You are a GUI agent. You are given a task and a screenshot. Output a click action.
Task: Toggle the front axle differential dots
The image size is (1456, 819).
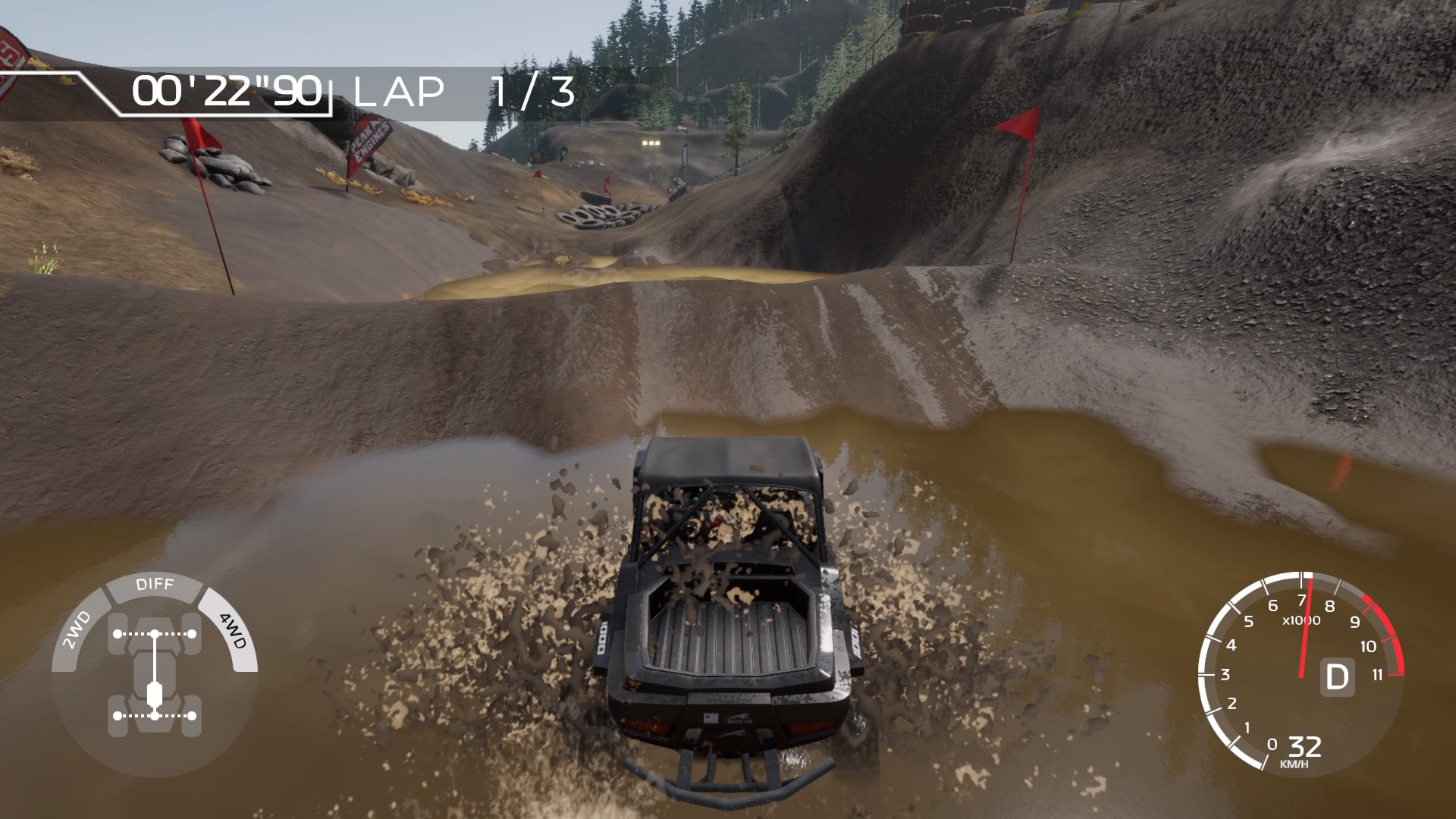155,632
